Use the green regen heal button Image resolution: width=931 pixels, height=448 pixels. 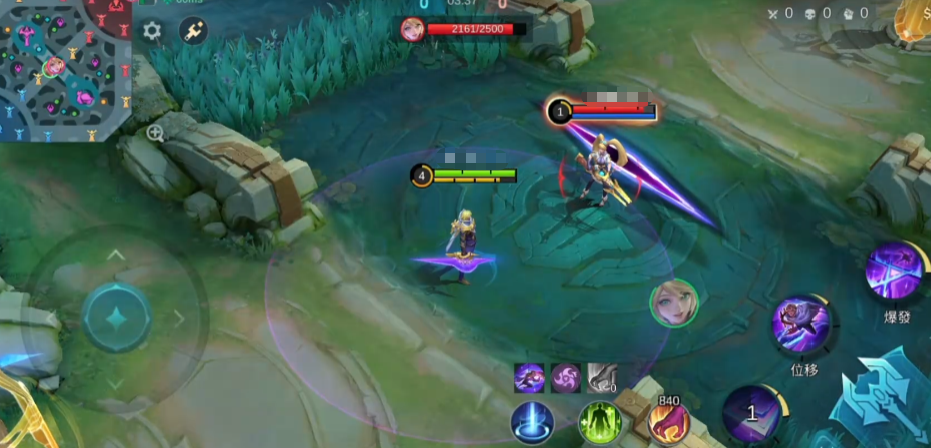[x=600, y=422]
